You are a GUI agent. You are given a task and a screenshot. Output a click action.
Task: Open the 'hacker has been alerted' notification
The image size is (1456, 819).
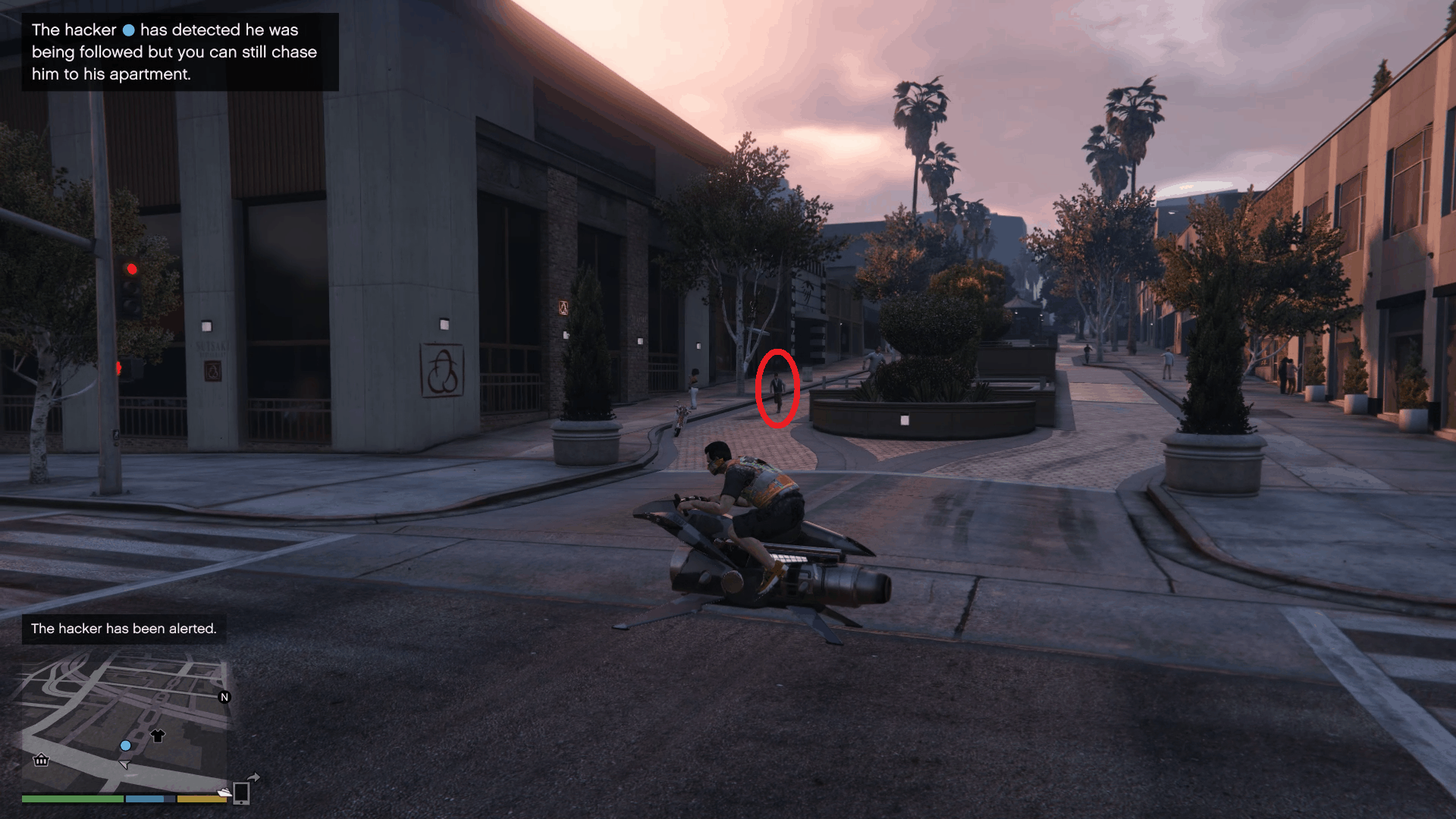coord(124,629)
